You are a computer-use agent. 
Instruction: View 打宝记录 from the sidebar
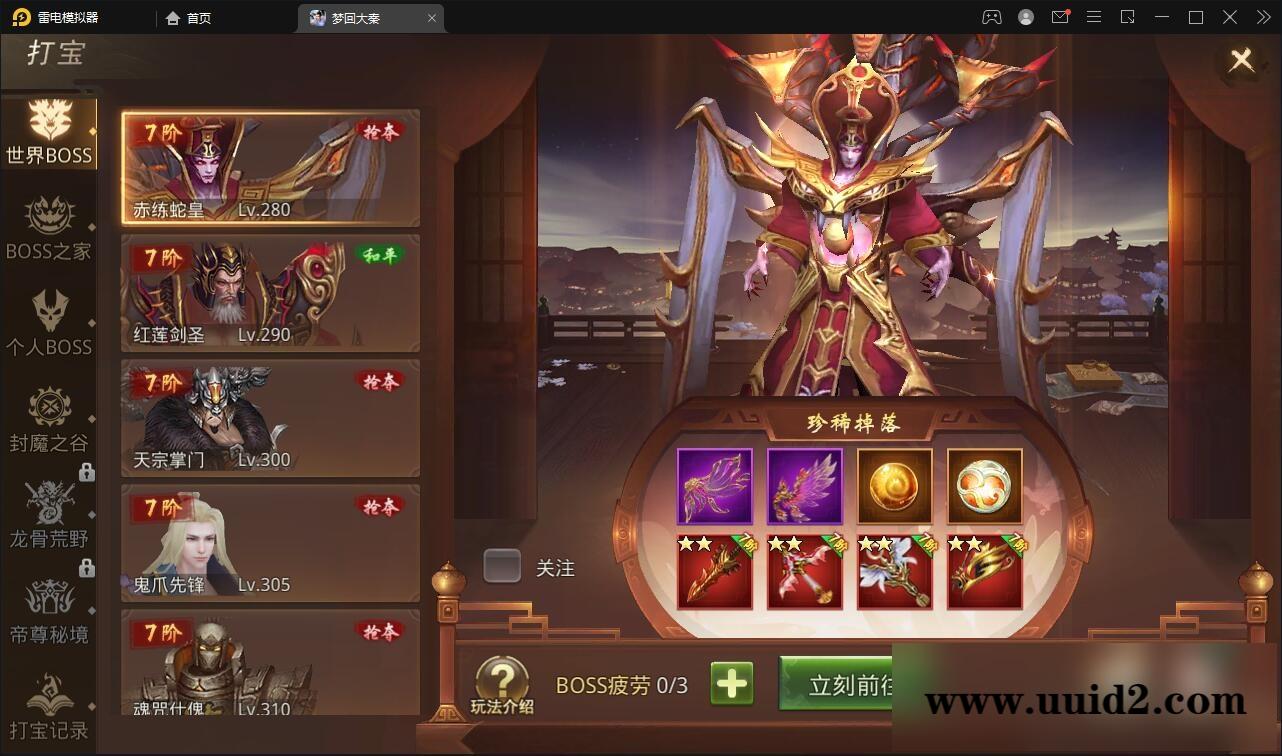coord(50,705)
